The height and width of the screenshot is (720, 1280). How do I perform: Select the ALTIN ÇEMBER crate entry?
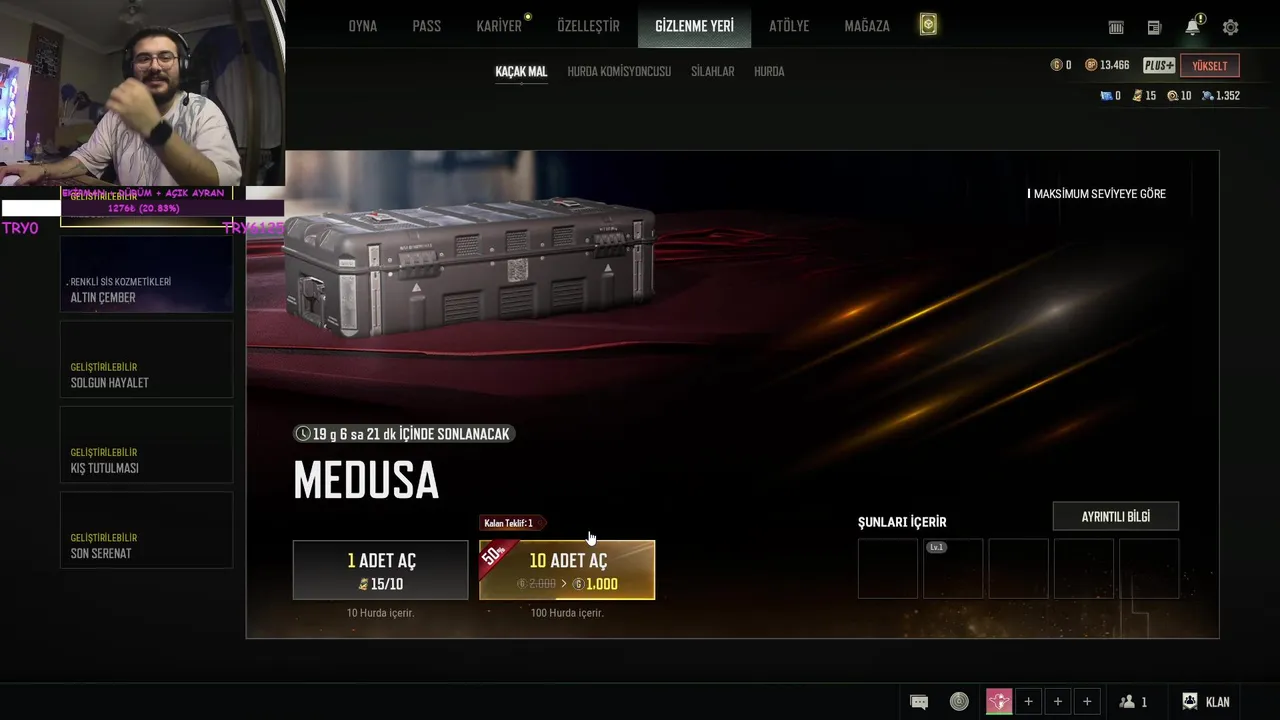tap(146, 275)
